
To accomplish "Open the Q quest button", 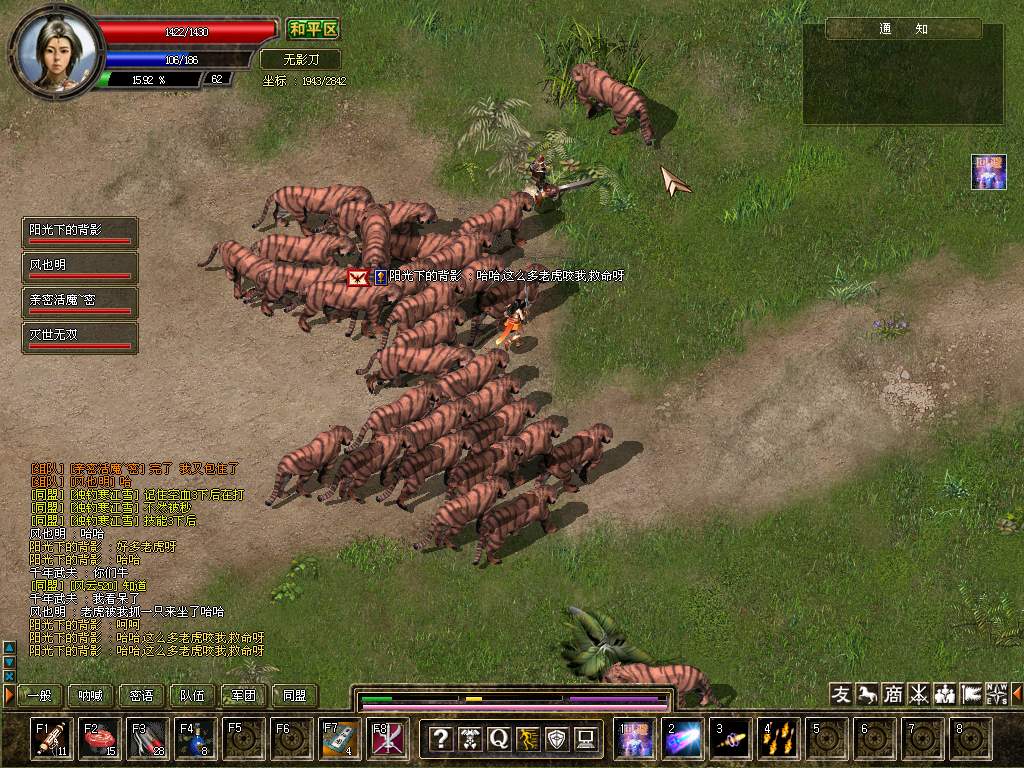I will (x=498, y=739).
